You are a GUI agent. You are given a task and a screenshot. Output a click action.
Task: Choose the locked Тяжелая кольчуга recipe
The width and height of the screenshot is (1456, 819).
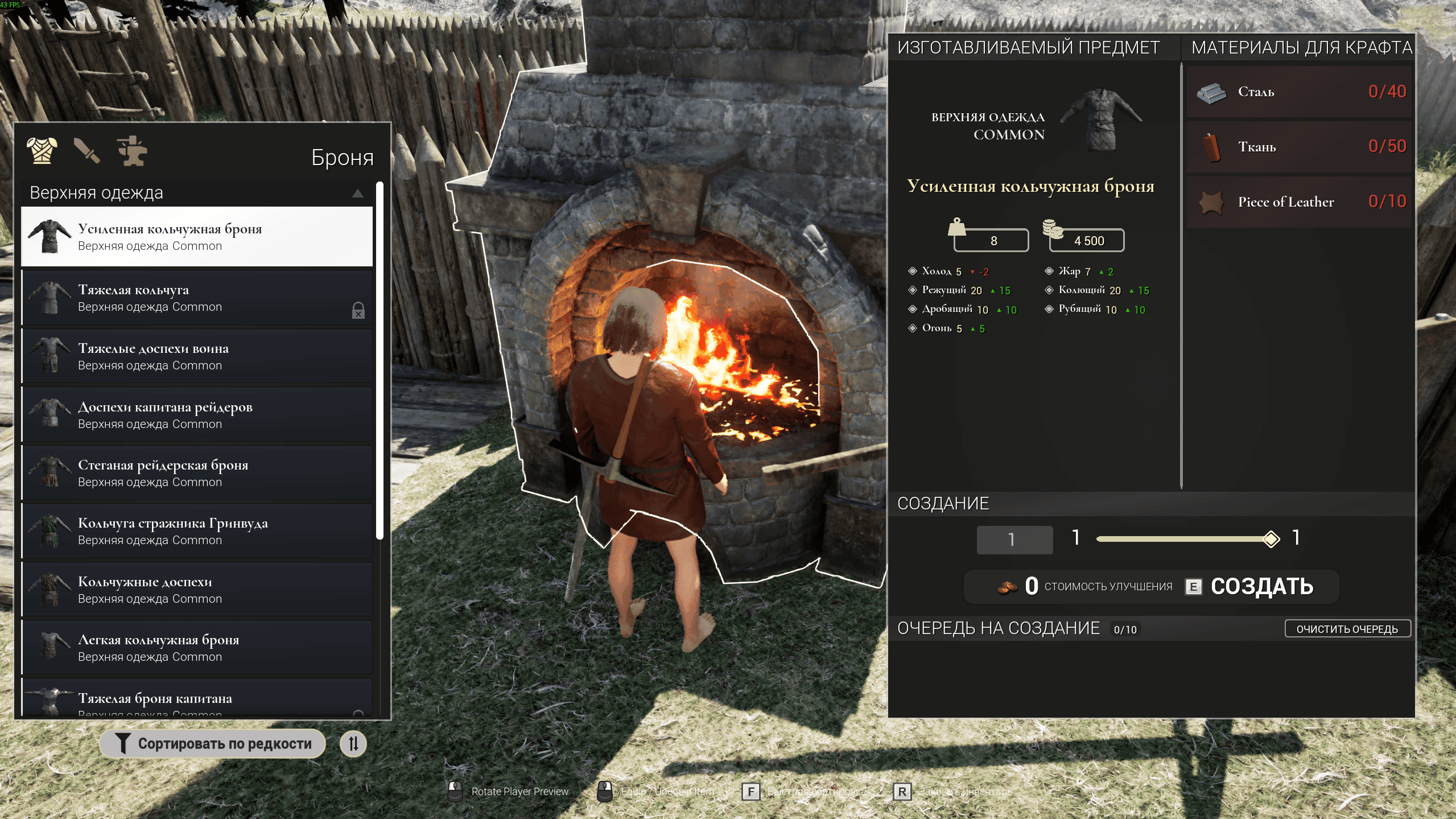point(197,298)
